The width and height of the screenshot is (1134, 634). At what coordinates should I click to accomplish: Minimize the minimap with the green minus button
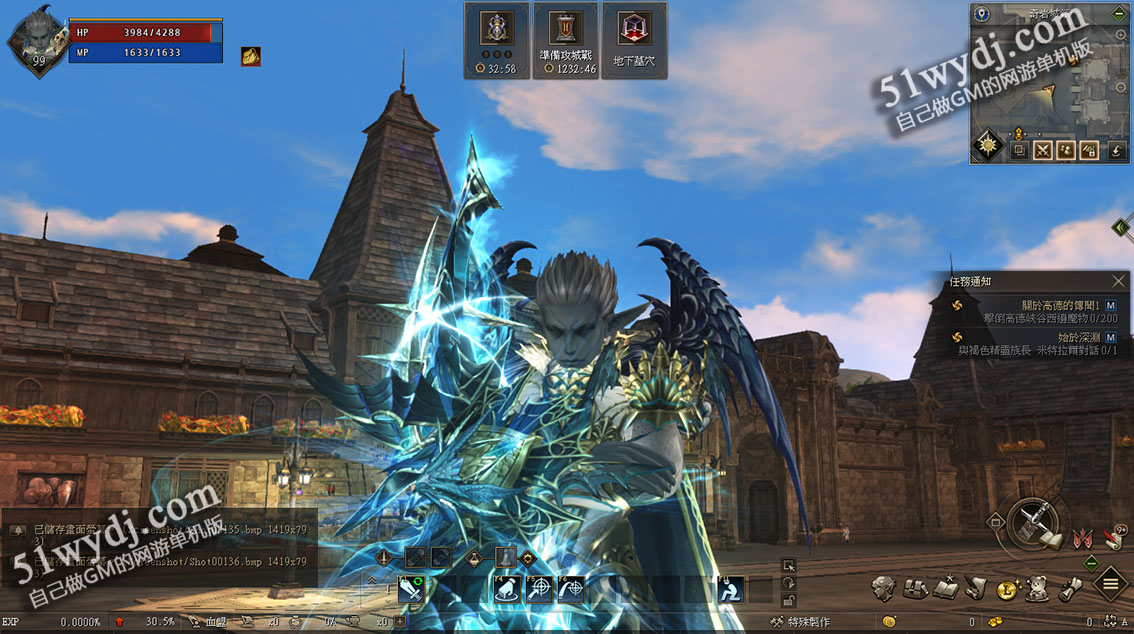(x=1119, y=14)
